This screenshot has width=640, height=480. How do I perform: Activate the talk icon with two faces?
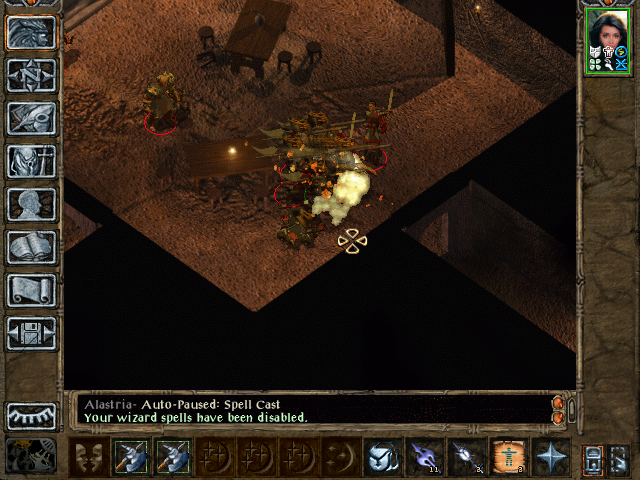point(89,456)
